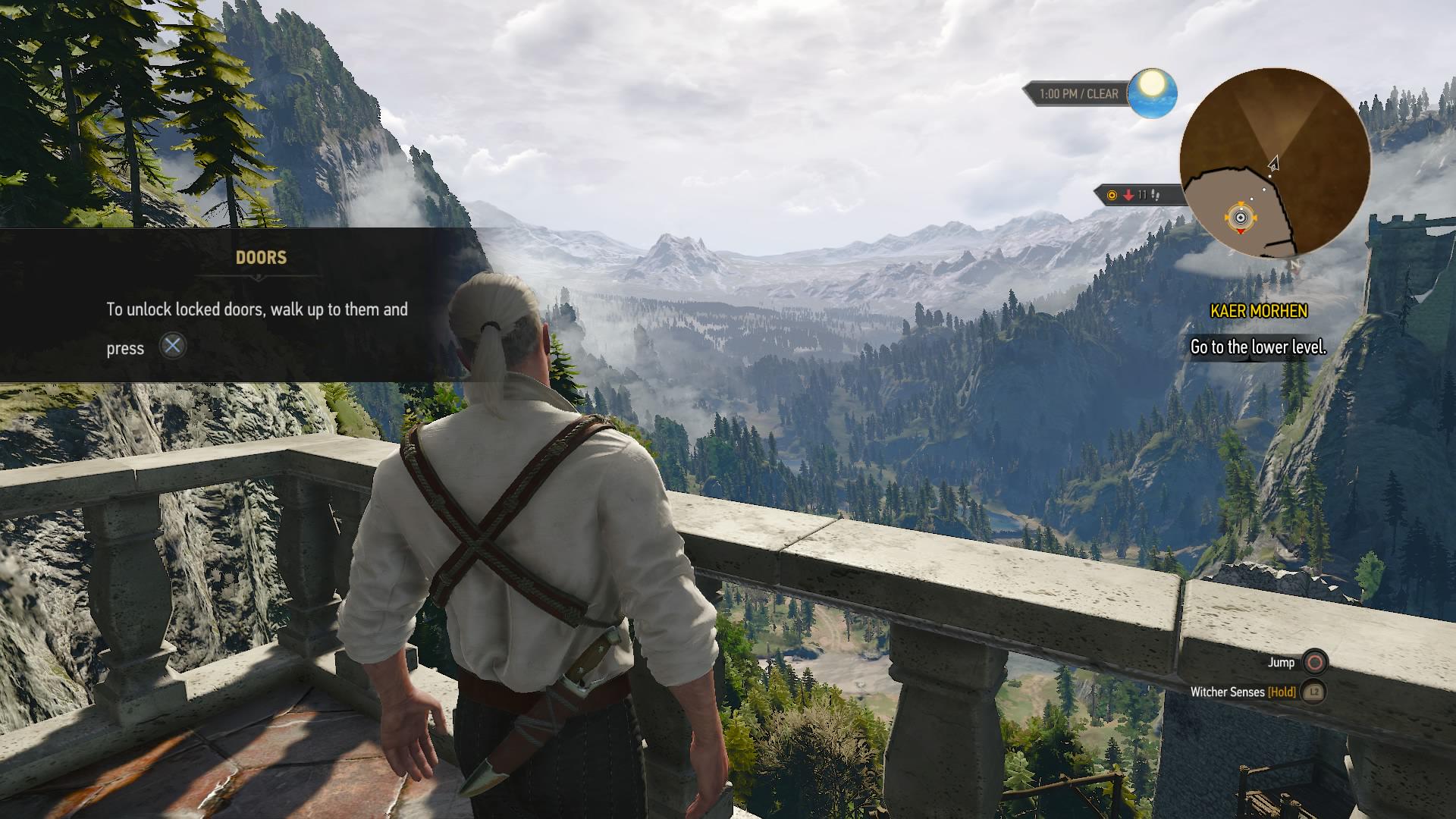Select the quest objective marker on minimap
This screenshot has width=1456, height=819.
1241,218
